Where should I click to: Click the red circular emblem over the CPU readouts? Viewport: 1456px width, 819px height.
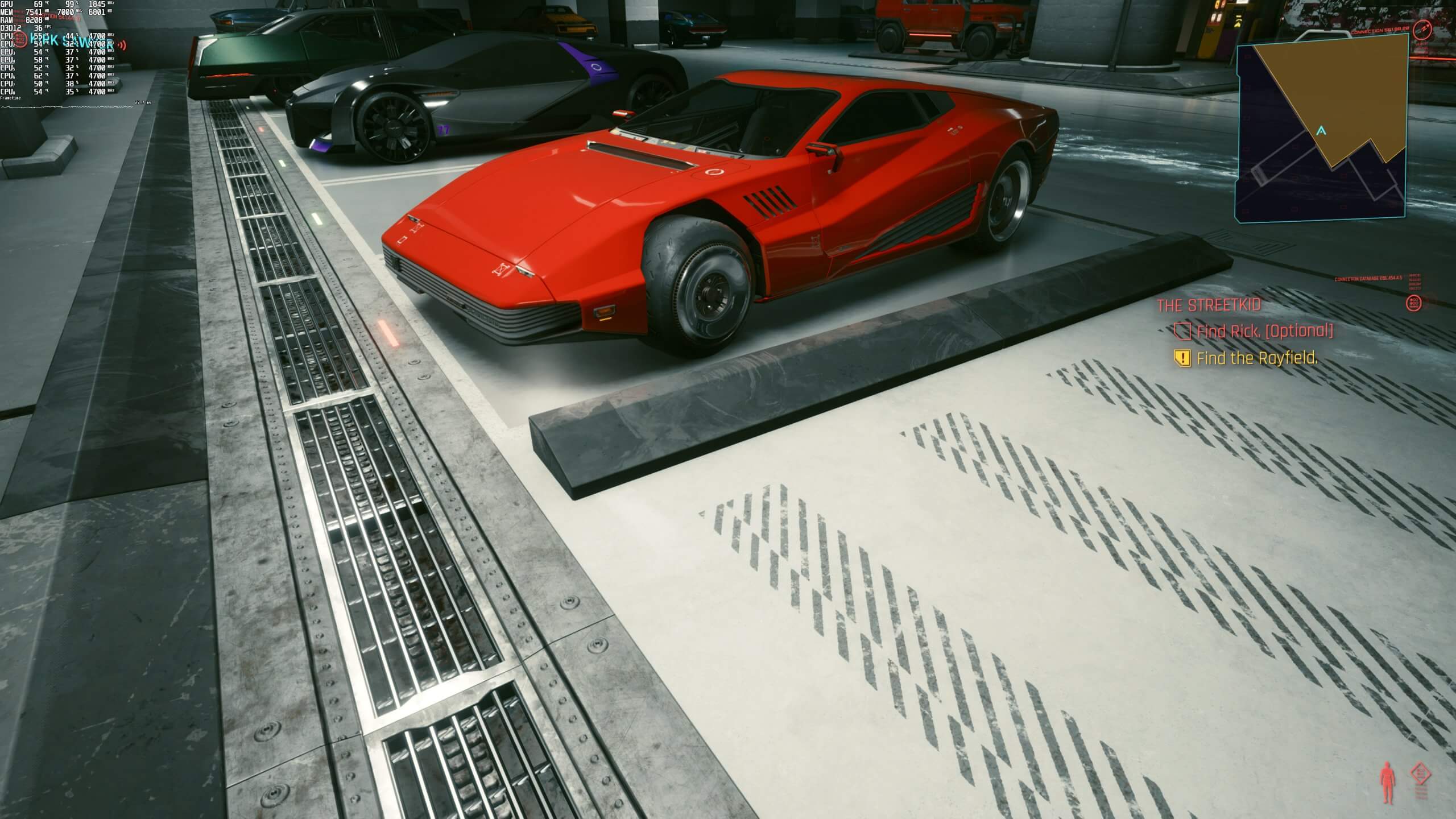(20, 40)
